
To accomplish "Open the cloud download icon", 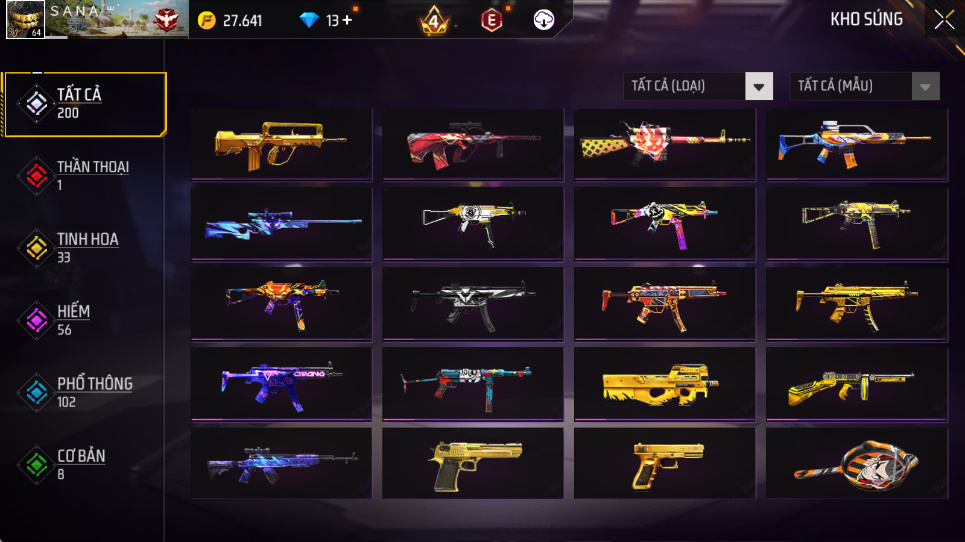I will click(x=544, y=20).
